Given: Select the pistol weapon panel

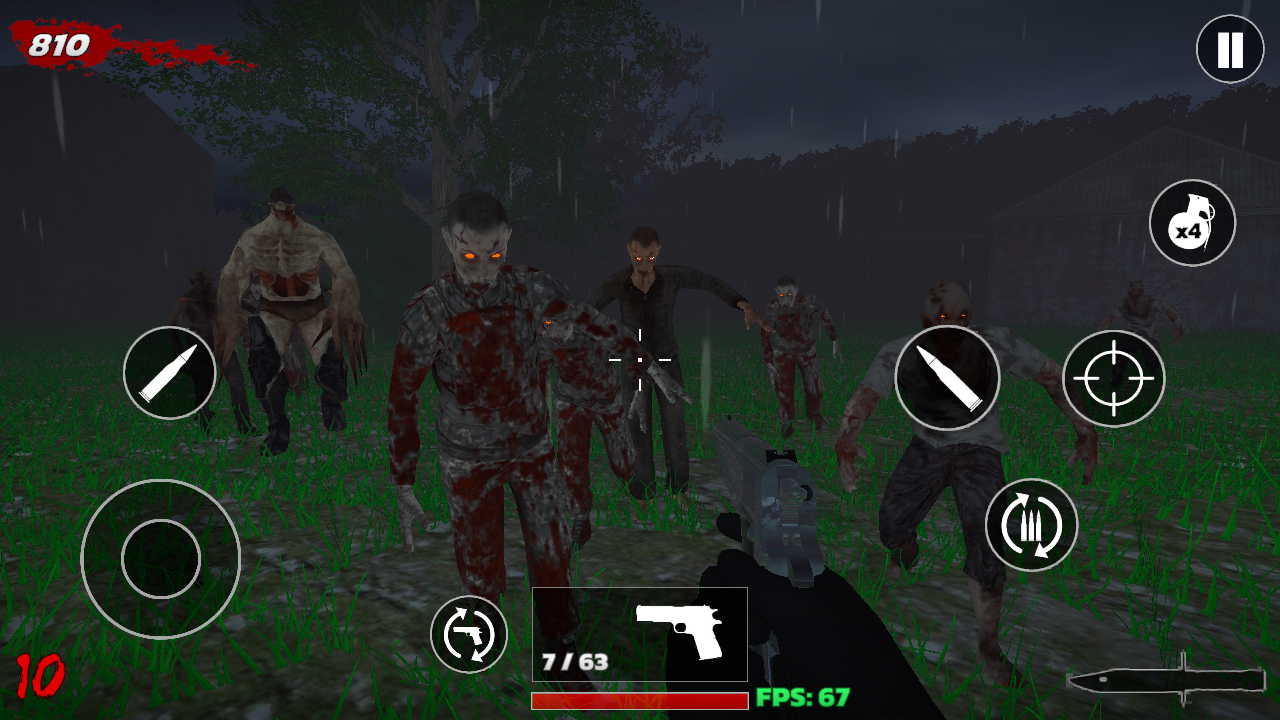Looking at the screenshot, I should (x=640, y=634).
